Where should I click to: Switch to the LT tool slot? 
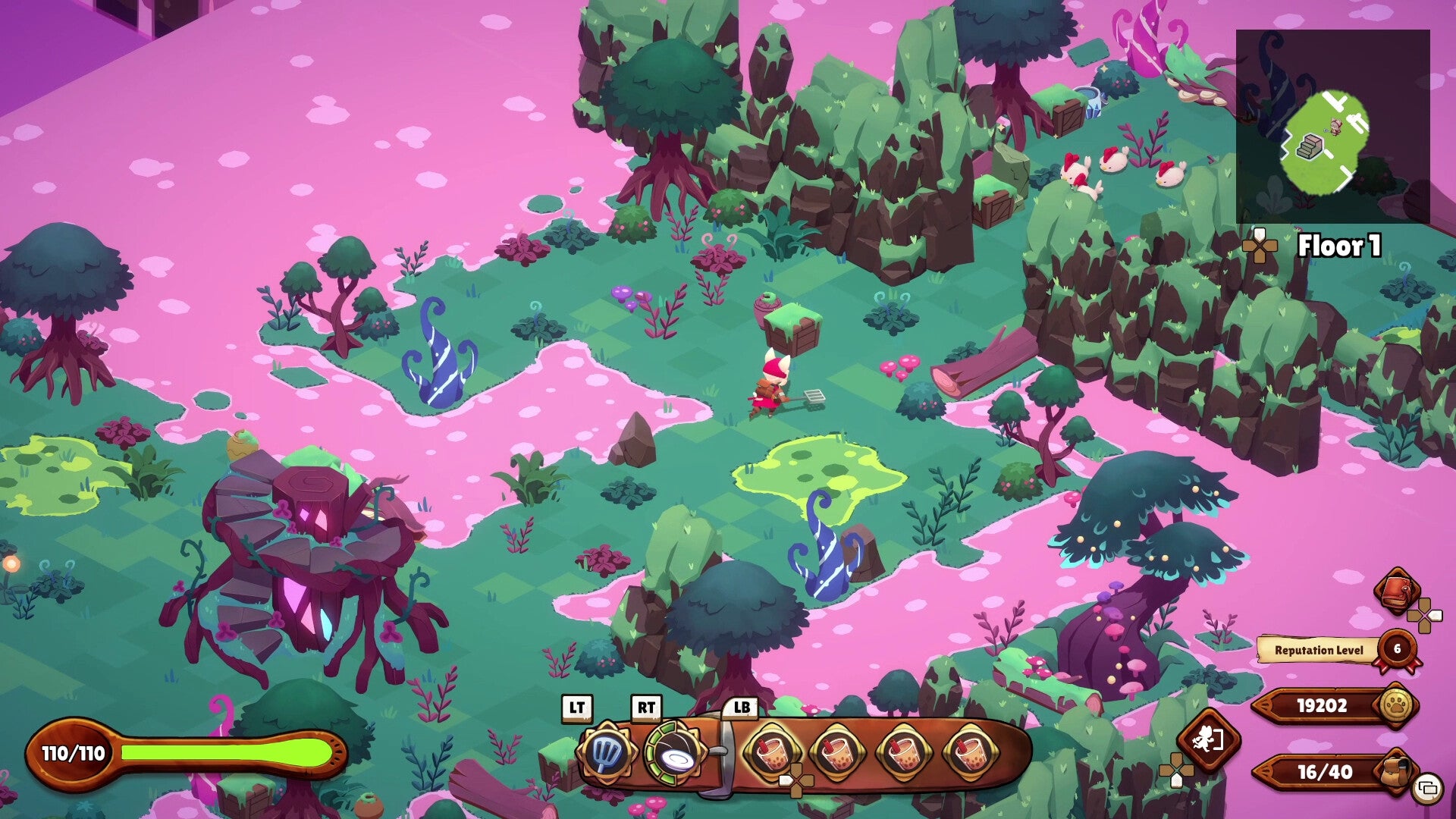coord(578,710)
